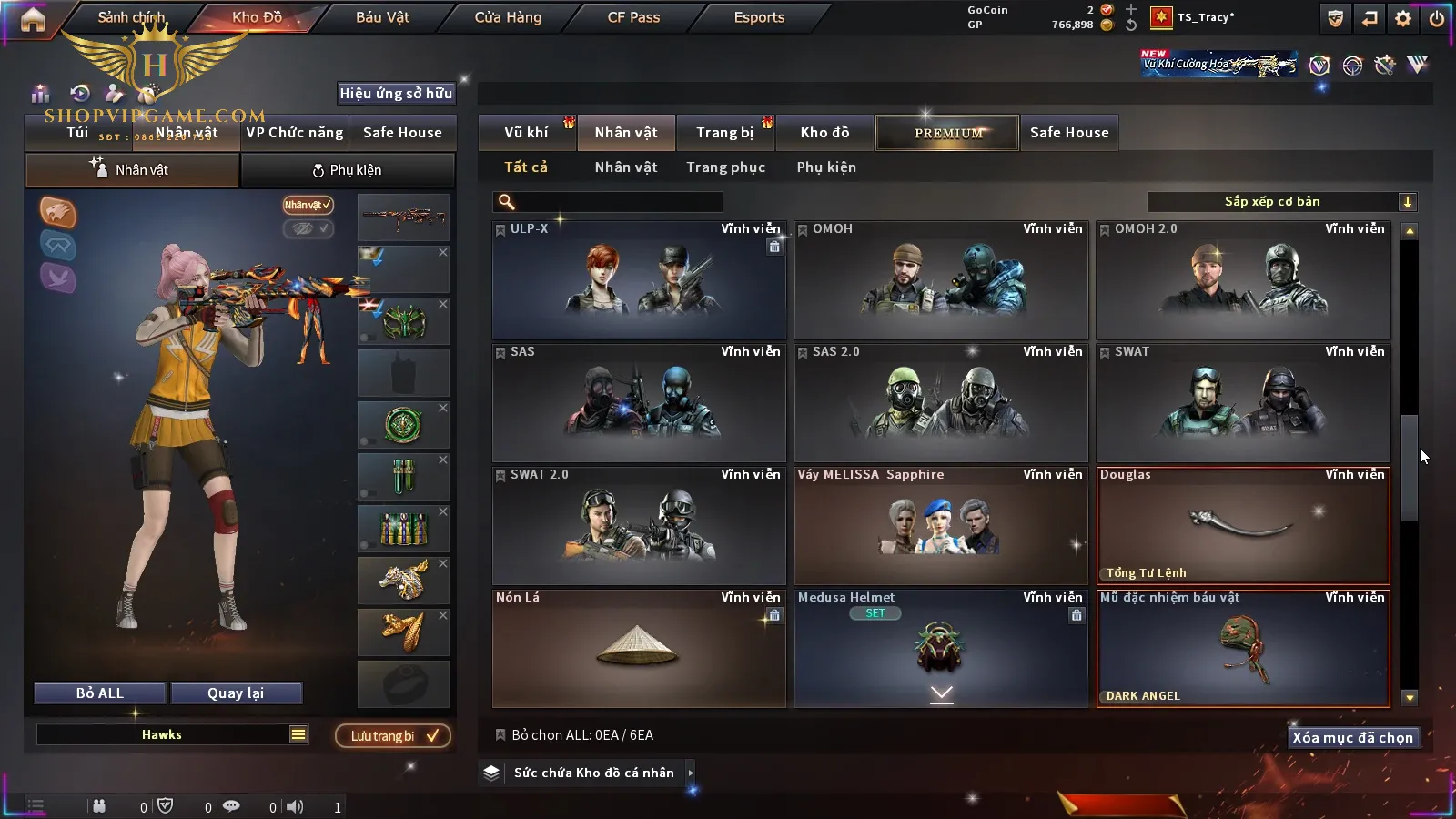This screenshot has width=1456, height=819.
Task: Filter by Trang phục category
Action: pyautogui.click(x=725, y=167)
